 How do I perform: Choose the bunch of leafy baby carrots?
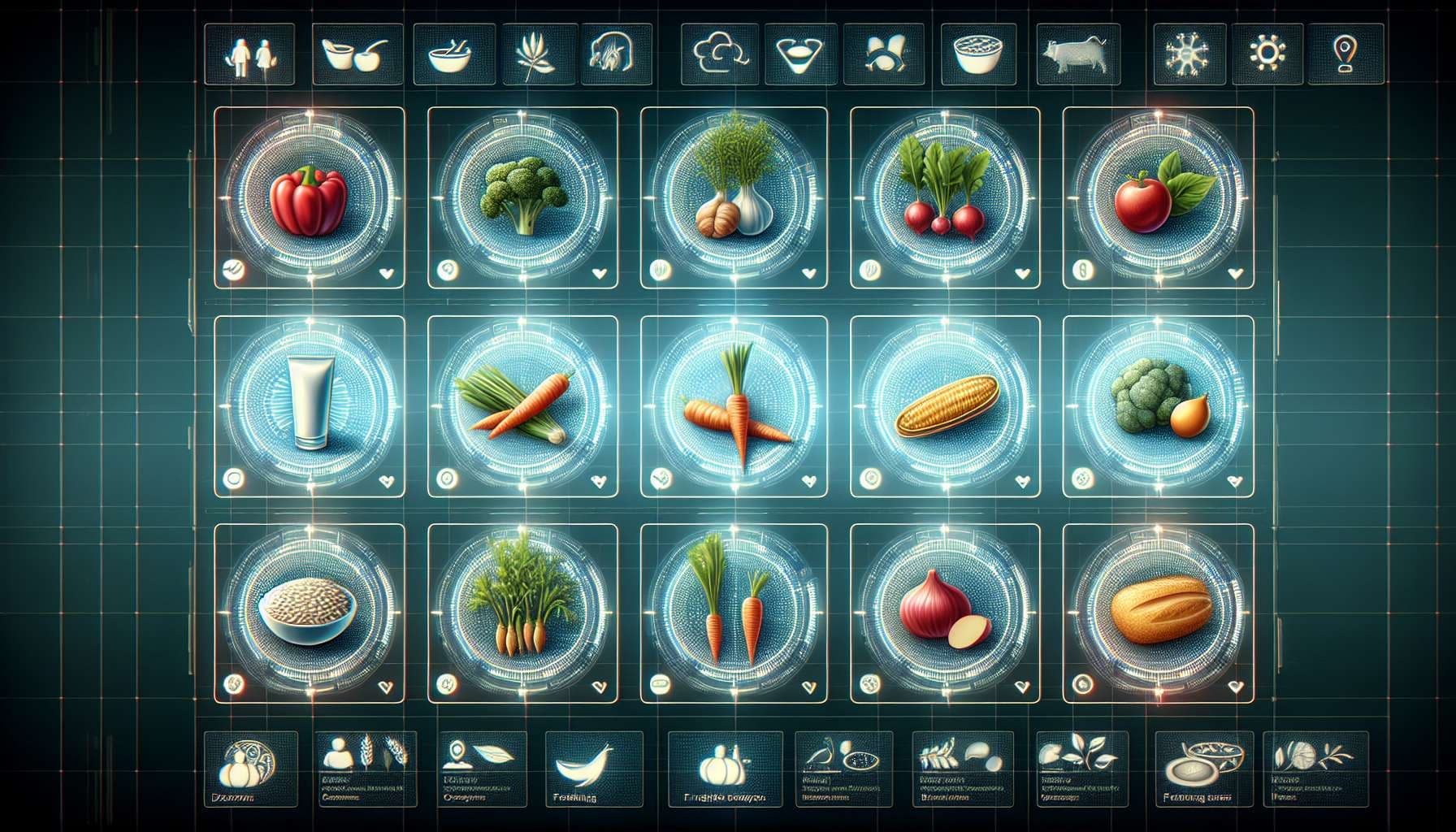(522, 613)
